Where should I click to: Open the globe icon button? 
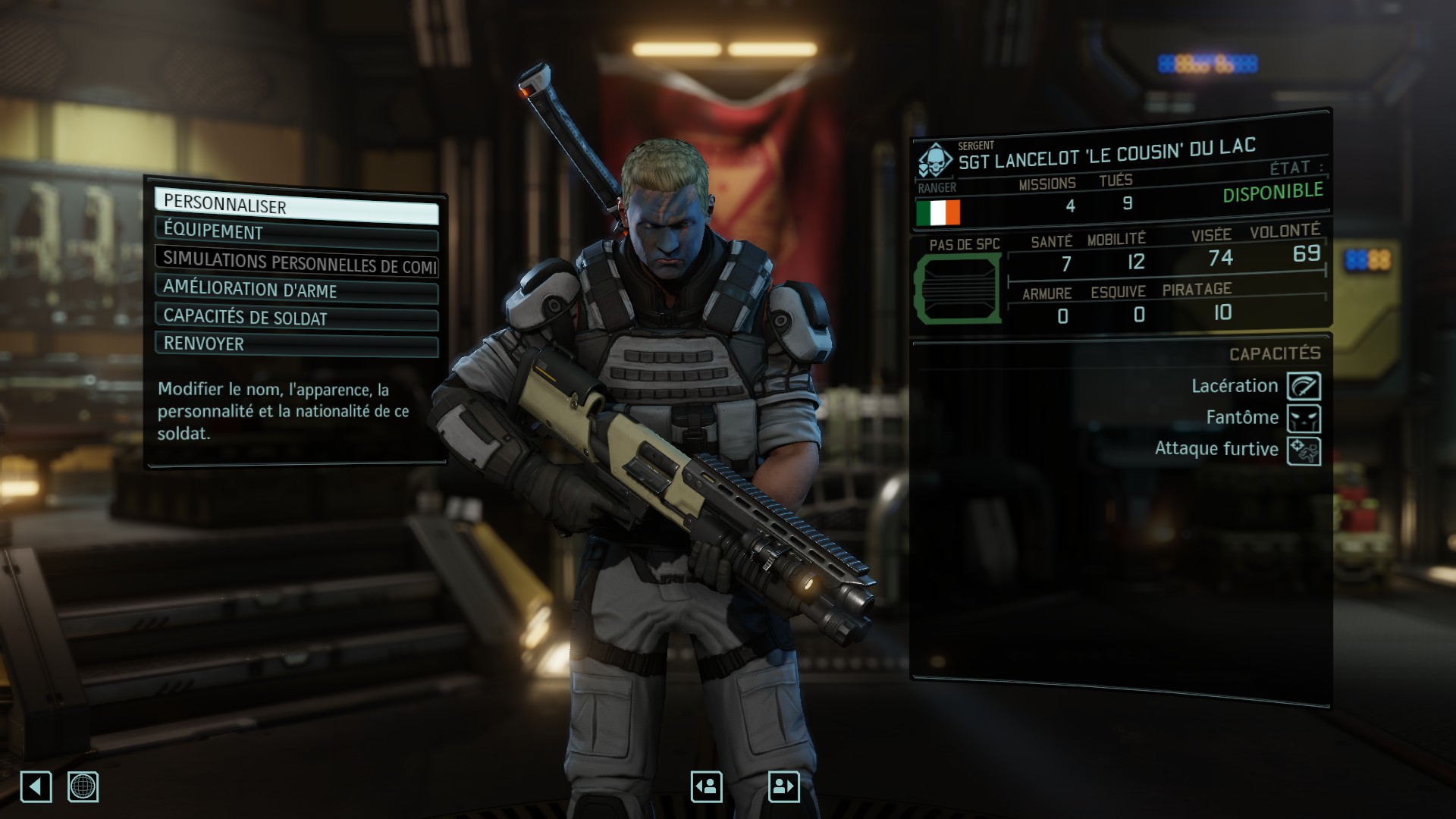(x=83, y=786)
